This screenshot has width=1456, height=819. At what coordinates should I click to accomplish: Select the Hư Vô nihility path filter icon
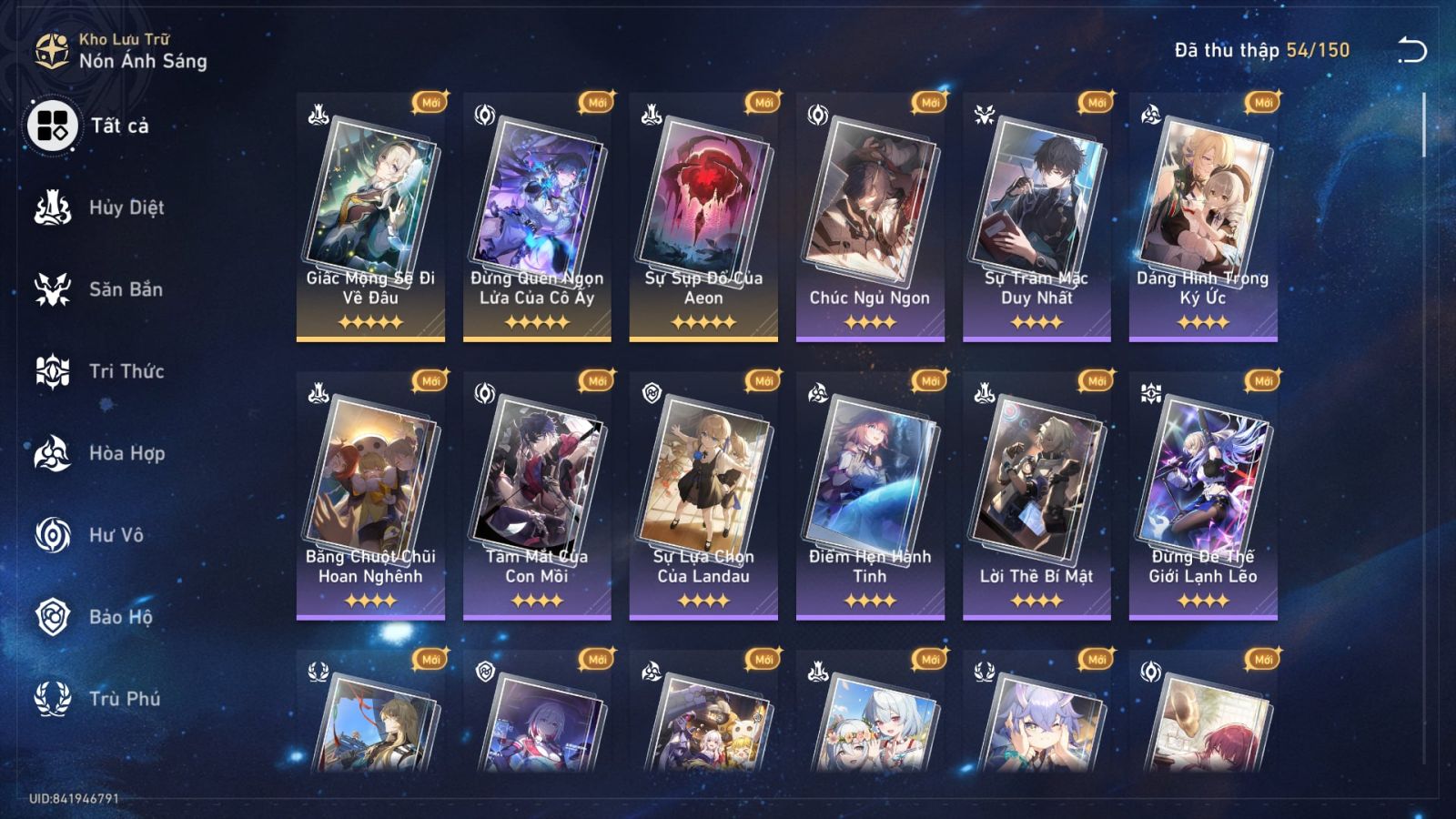pos(53,534)
